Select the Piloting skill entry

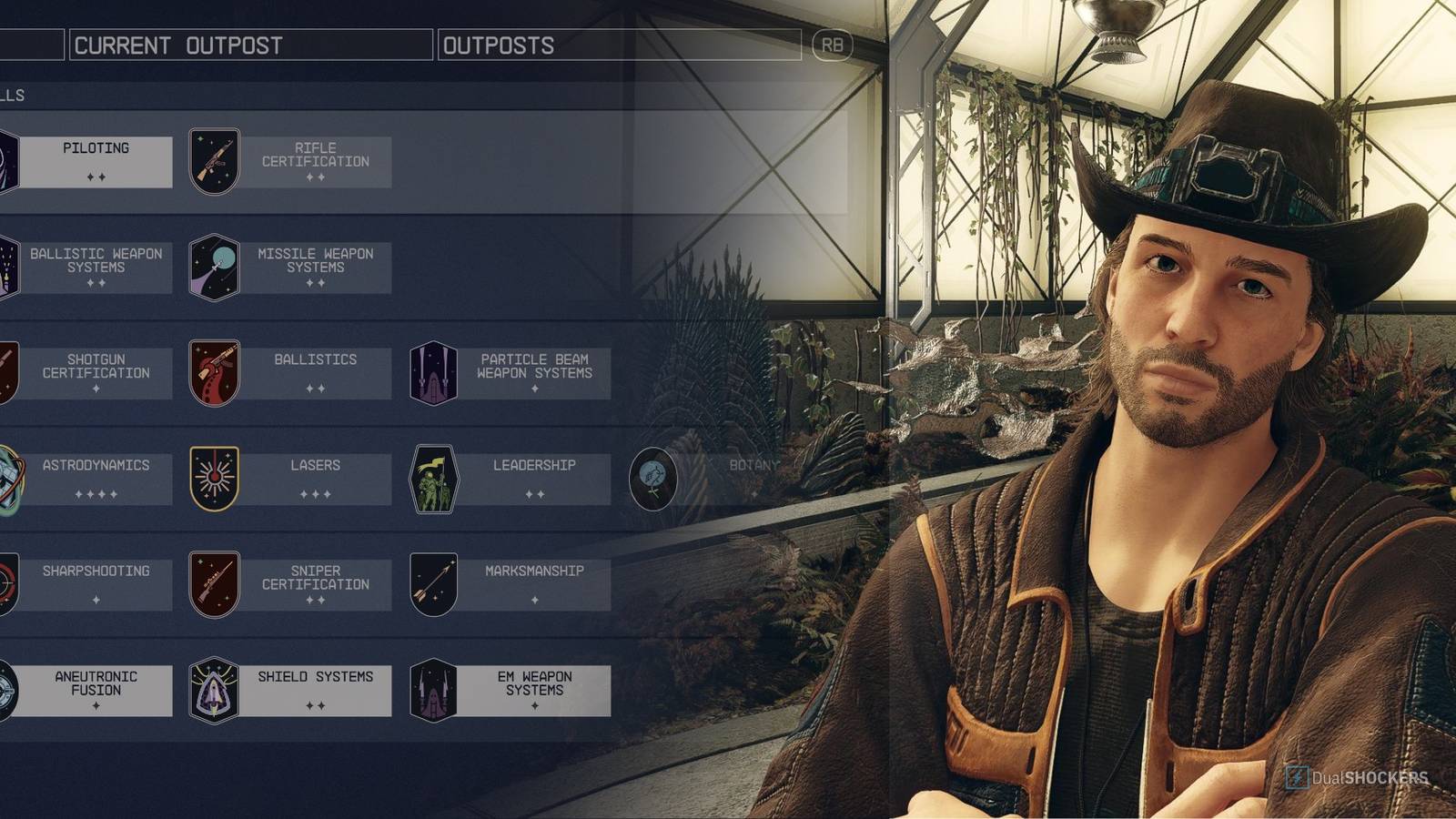tap(96, 162)
